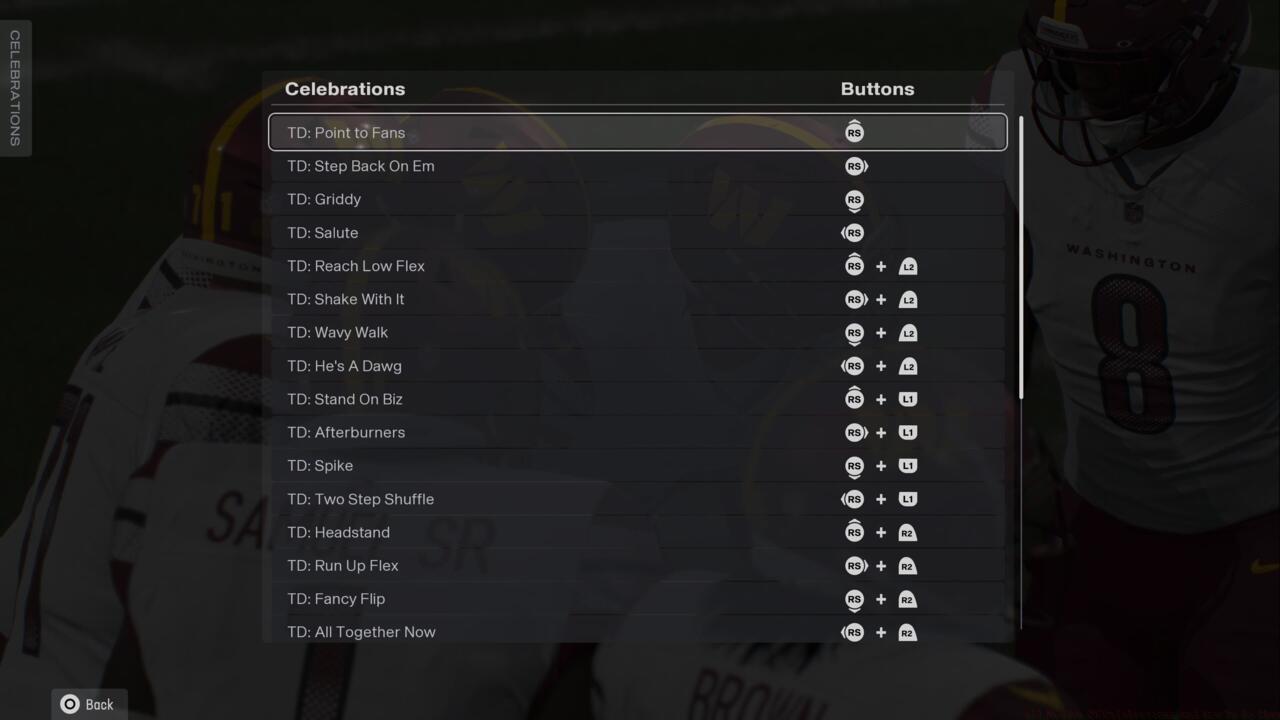Click the L1 icon beside TD: Spike
The height and width of the screenshot is (720, 1280).
coord(908,466)
